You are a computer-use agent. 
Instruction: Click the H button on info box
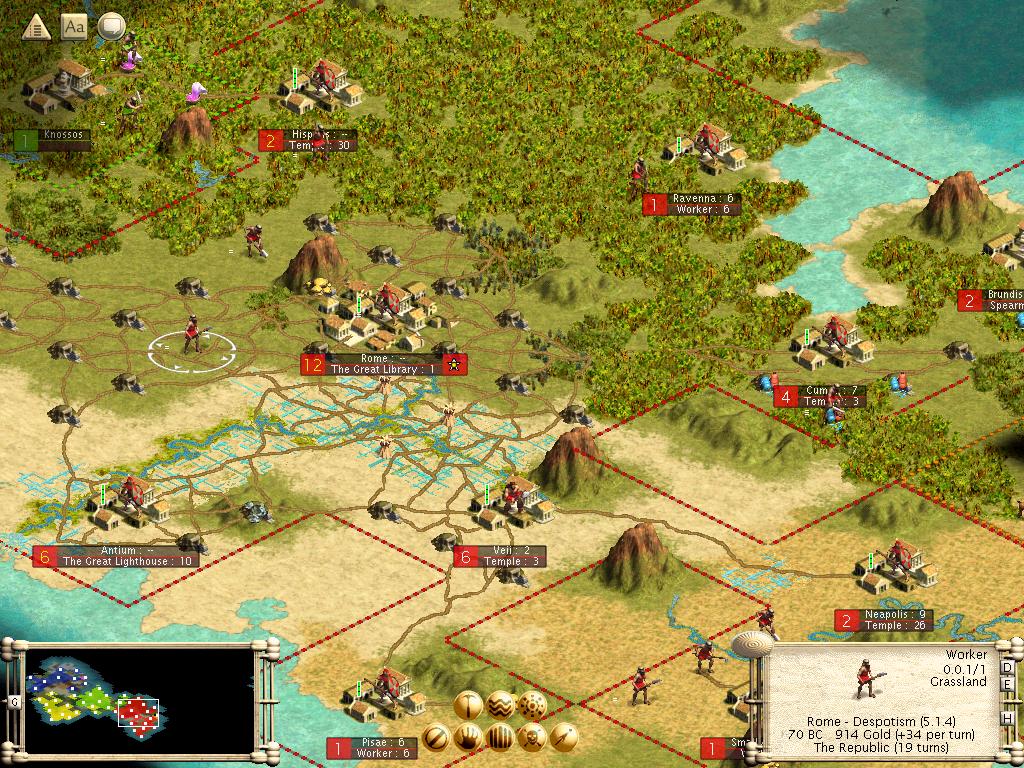pyautogui.click(x=1007, y=719)
